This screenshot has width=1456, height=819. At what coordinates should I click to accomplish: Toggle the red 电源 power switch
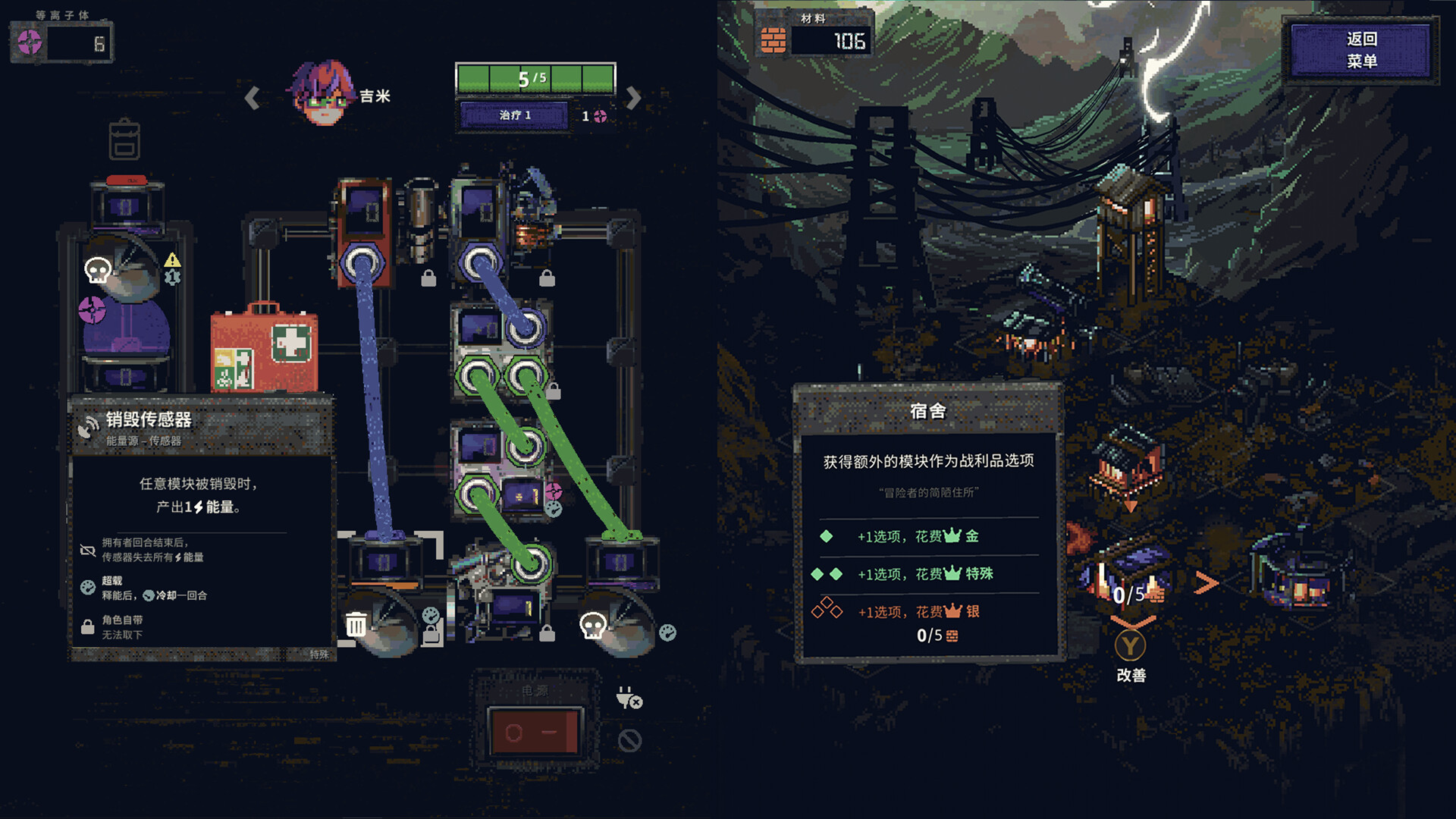click(535, 732)
